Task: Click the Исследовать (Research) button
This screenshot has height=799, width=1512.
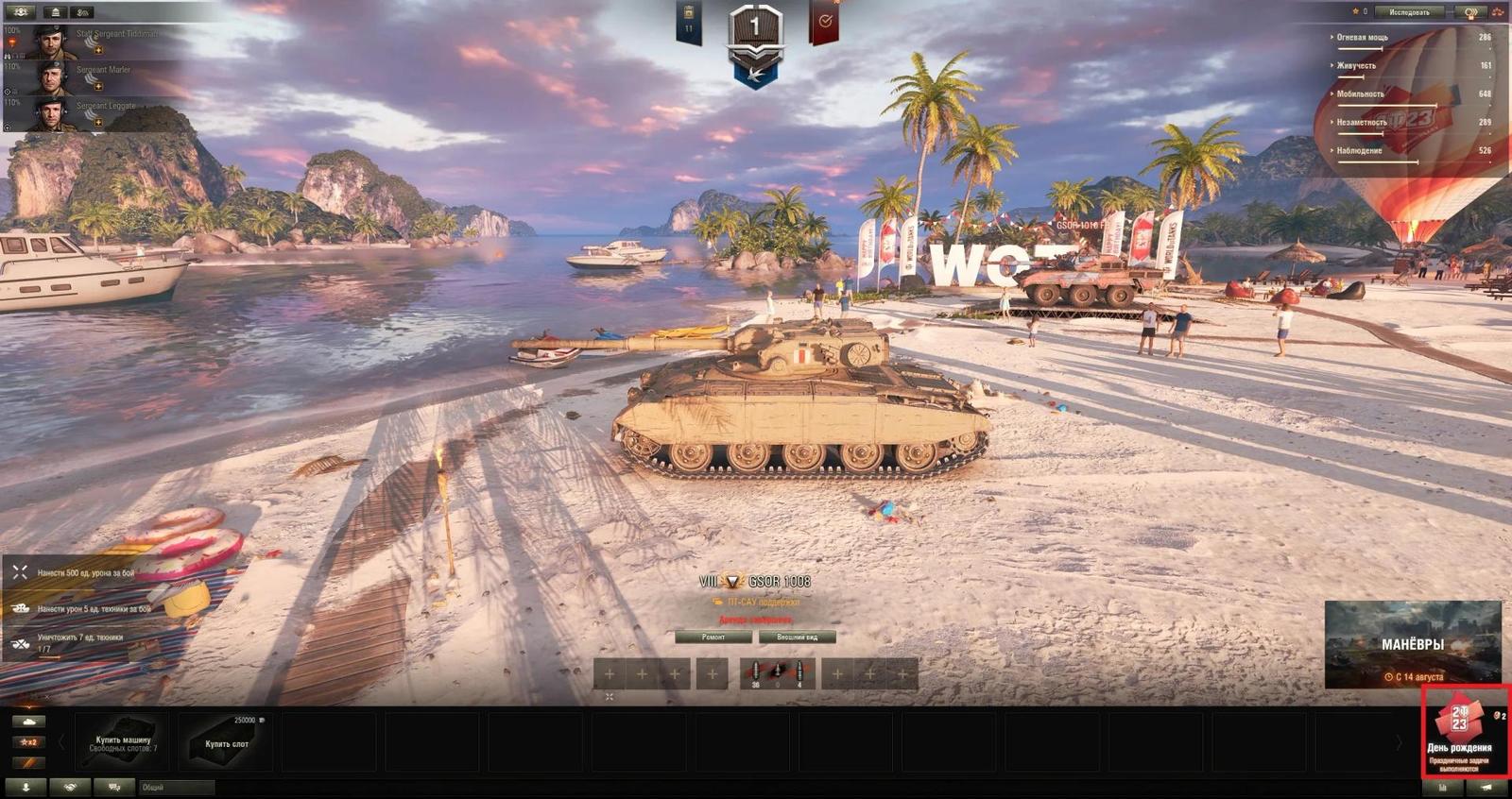Action: point(1409,12)
